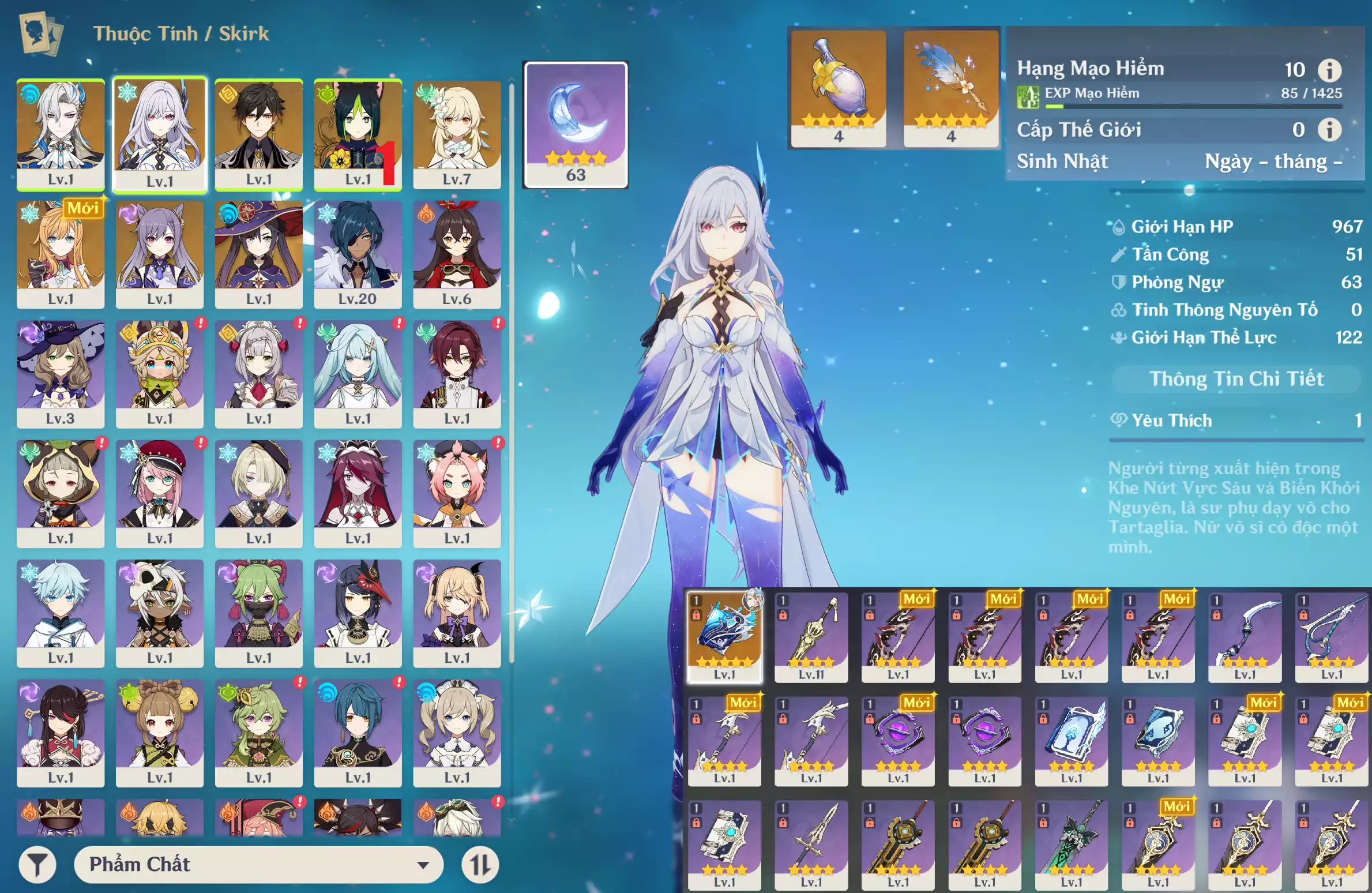Open the character archive card icon

(40, 33)
